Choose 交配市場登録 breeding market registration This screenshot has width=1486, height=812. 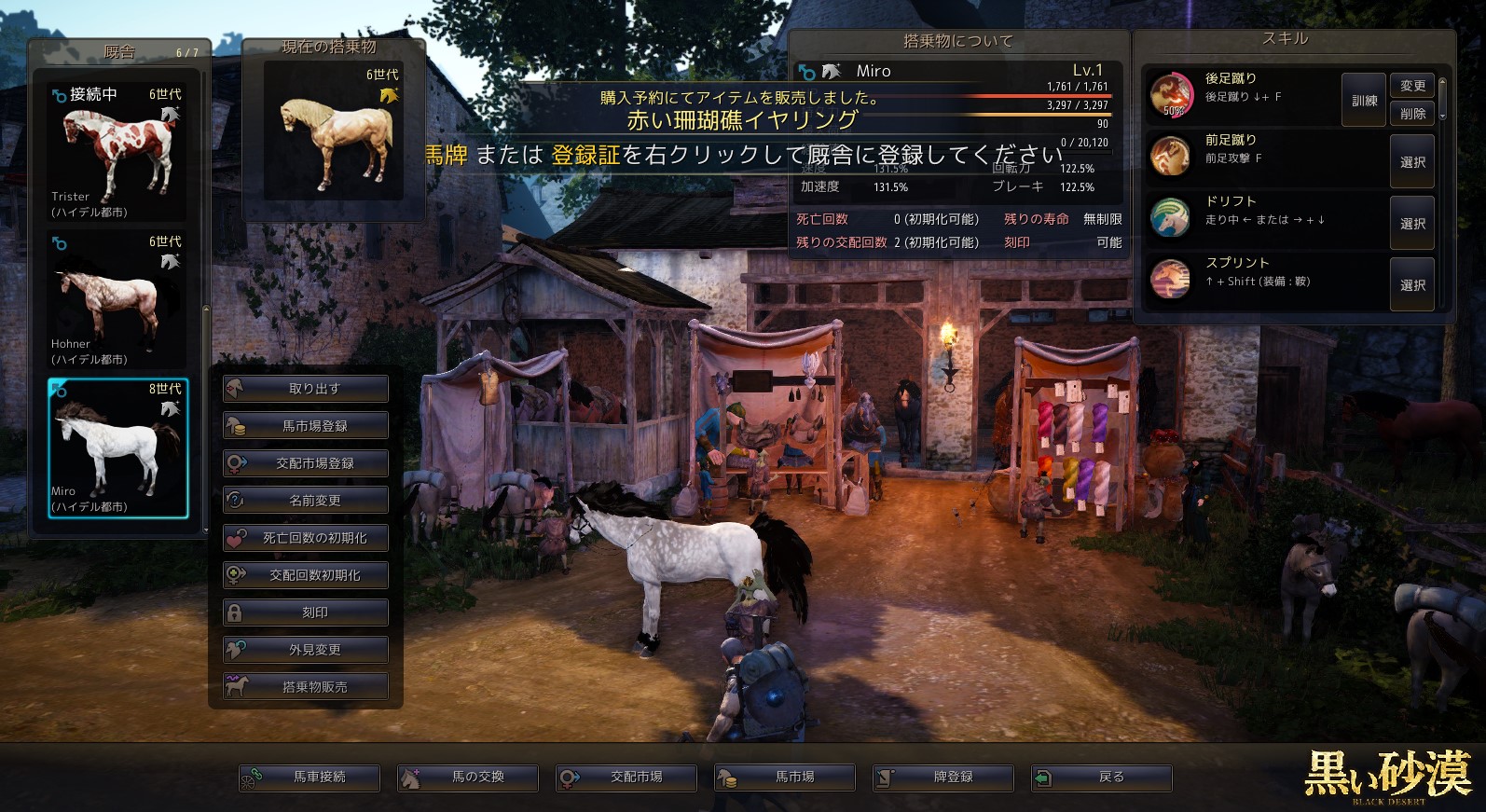(306, 463)
